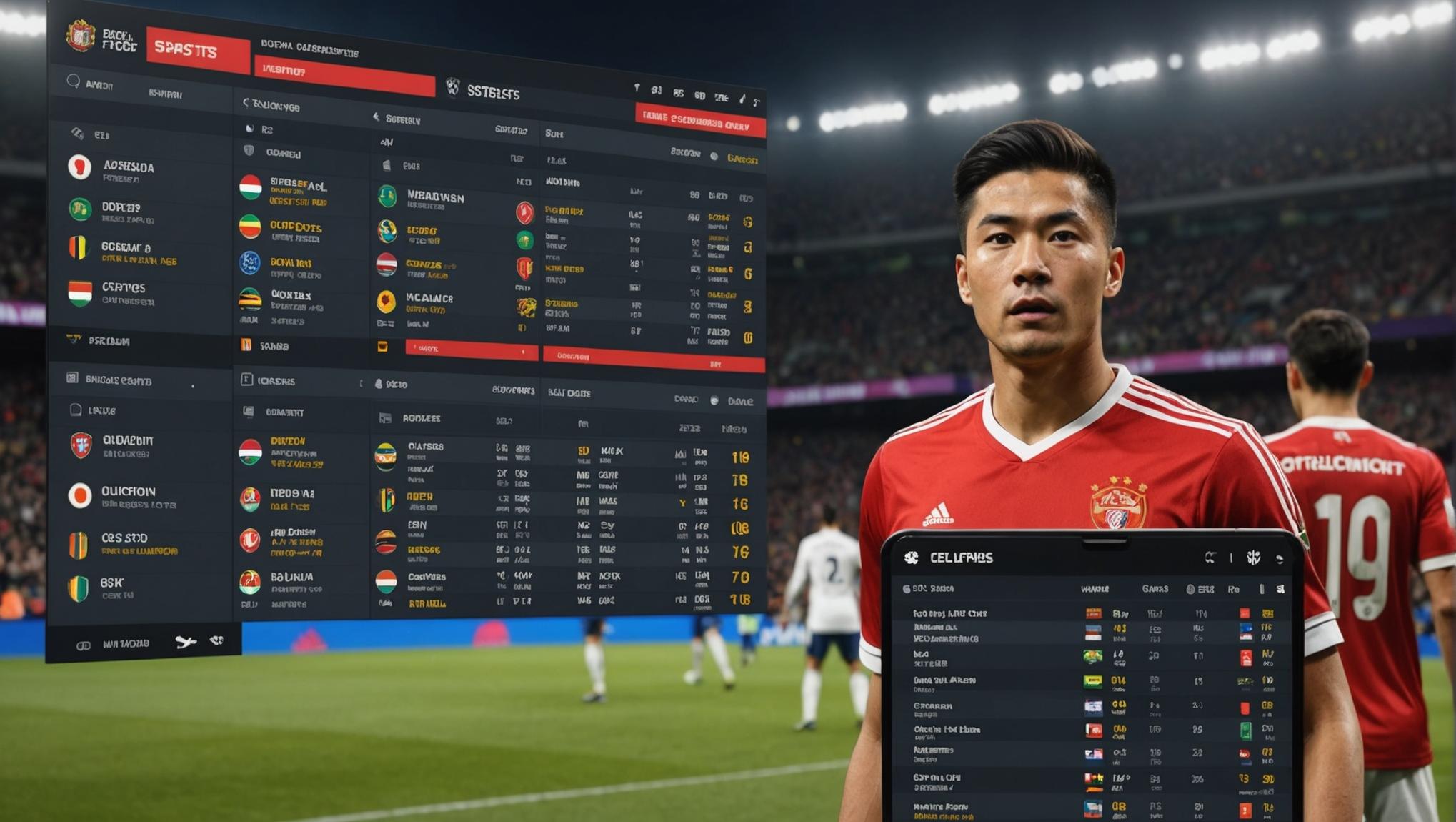This screenshot has height=822, width=1456.
Task: Select the DDPCB9 row with the green badge
Action: tap(121, 209)
